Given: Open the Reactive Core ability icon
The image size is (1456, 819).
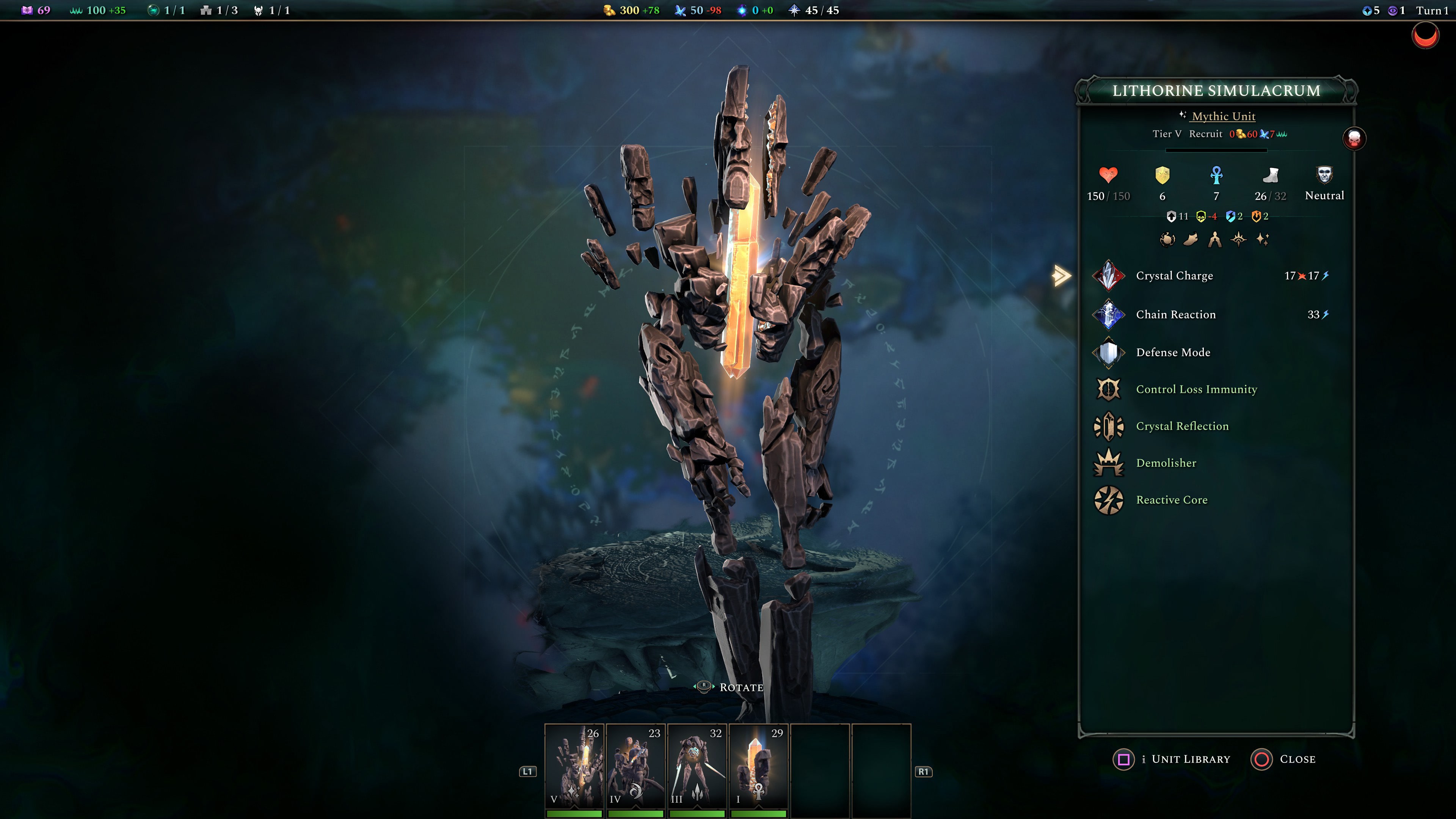Looking at the screenshot, I should coord(1109,500).
